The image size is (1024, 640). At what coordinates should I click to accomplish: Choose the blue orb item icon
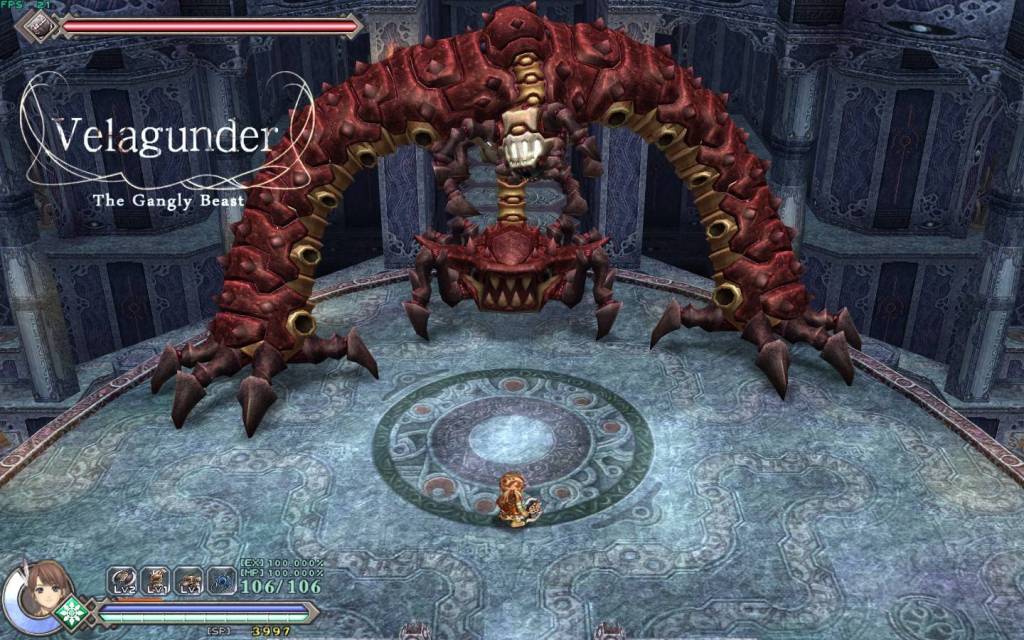221,581
